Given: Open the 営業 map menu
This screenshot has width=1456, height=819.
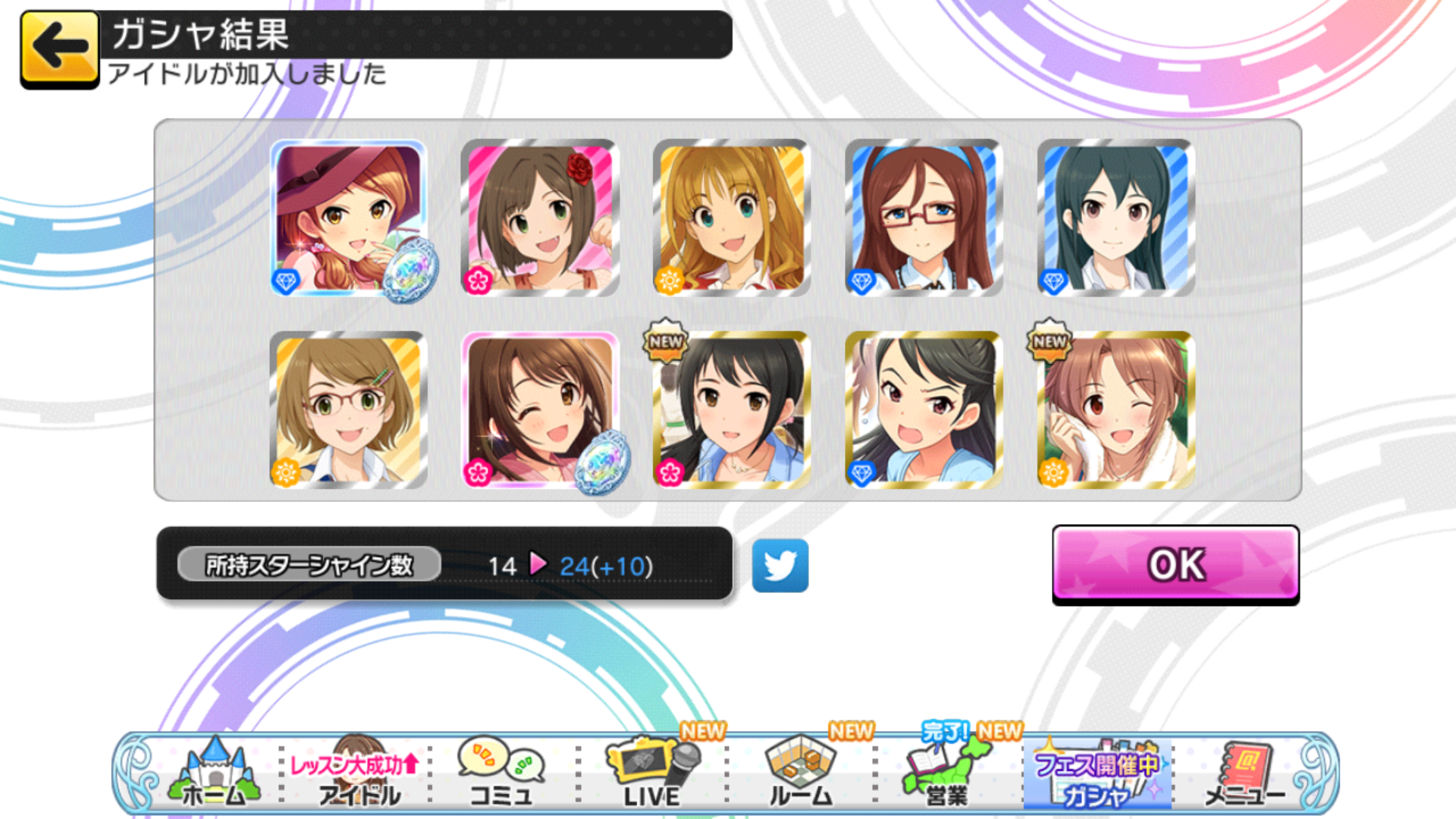Looking at the screenshot, I should point(948,772).
